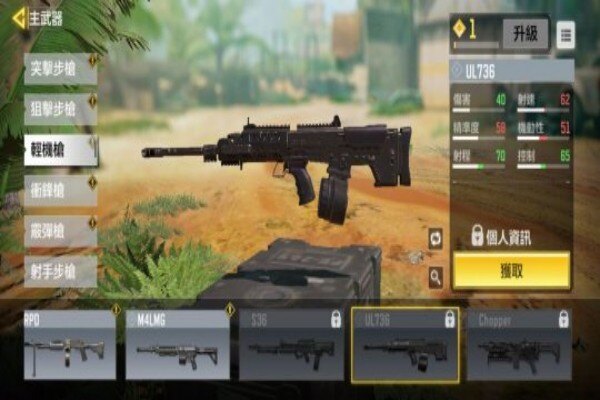The width and height of the screenshot is (600, 400).
Task: Go back with the yellow arrow beside 主武器
Action: tap(18, 17)
